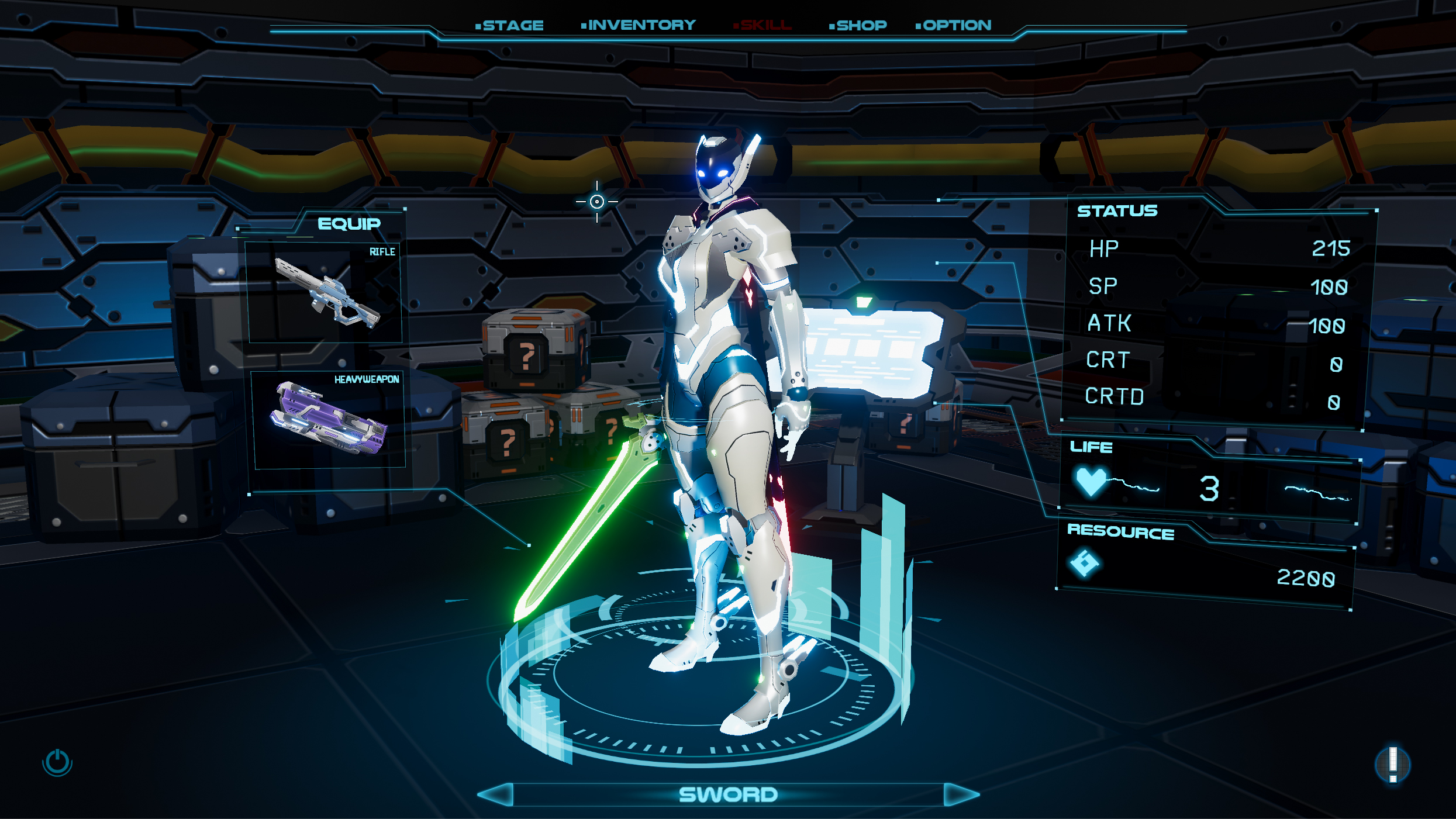
Task: Click the left arrow beside SWORD
Action: click(496, 794)
